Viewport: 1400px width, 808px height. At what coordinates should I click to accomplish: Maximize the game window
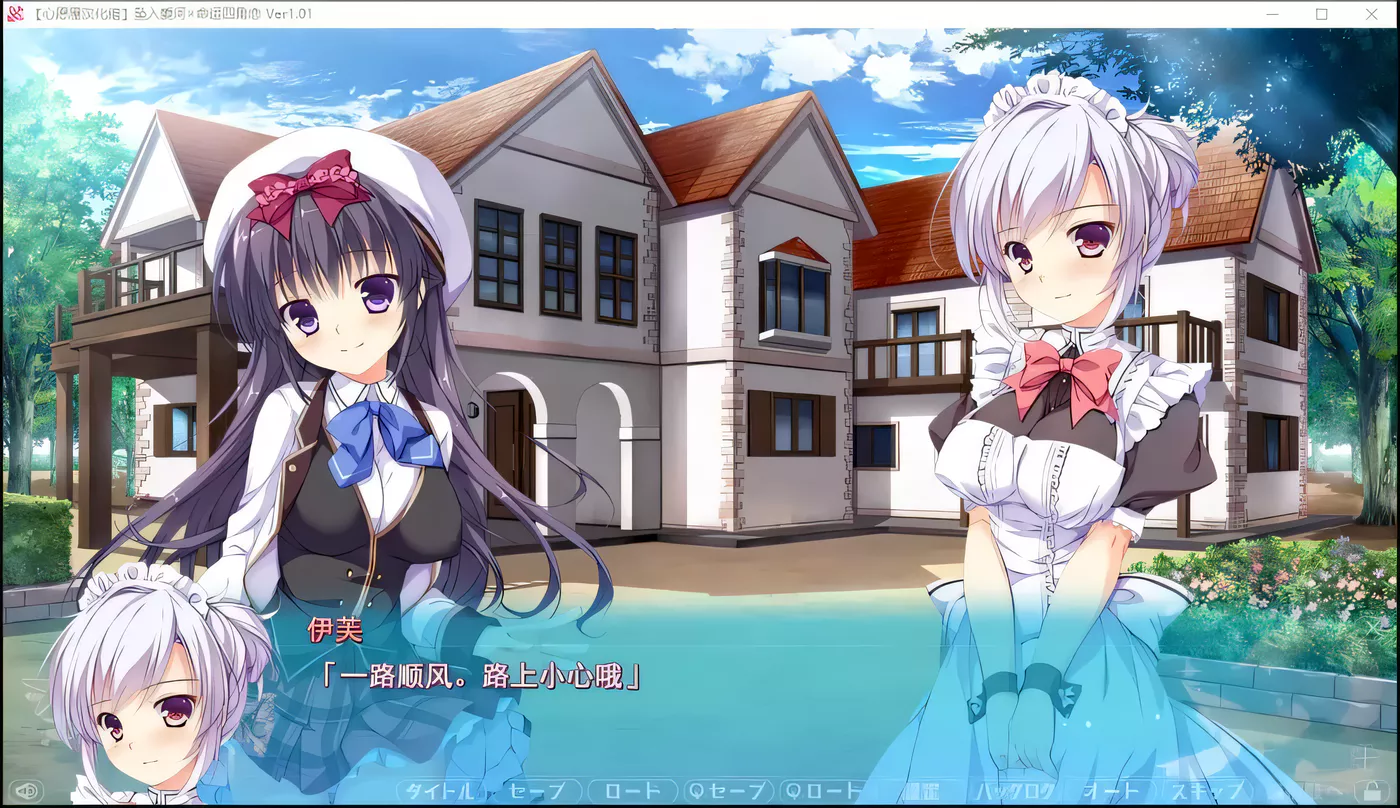coord(1322,14)
